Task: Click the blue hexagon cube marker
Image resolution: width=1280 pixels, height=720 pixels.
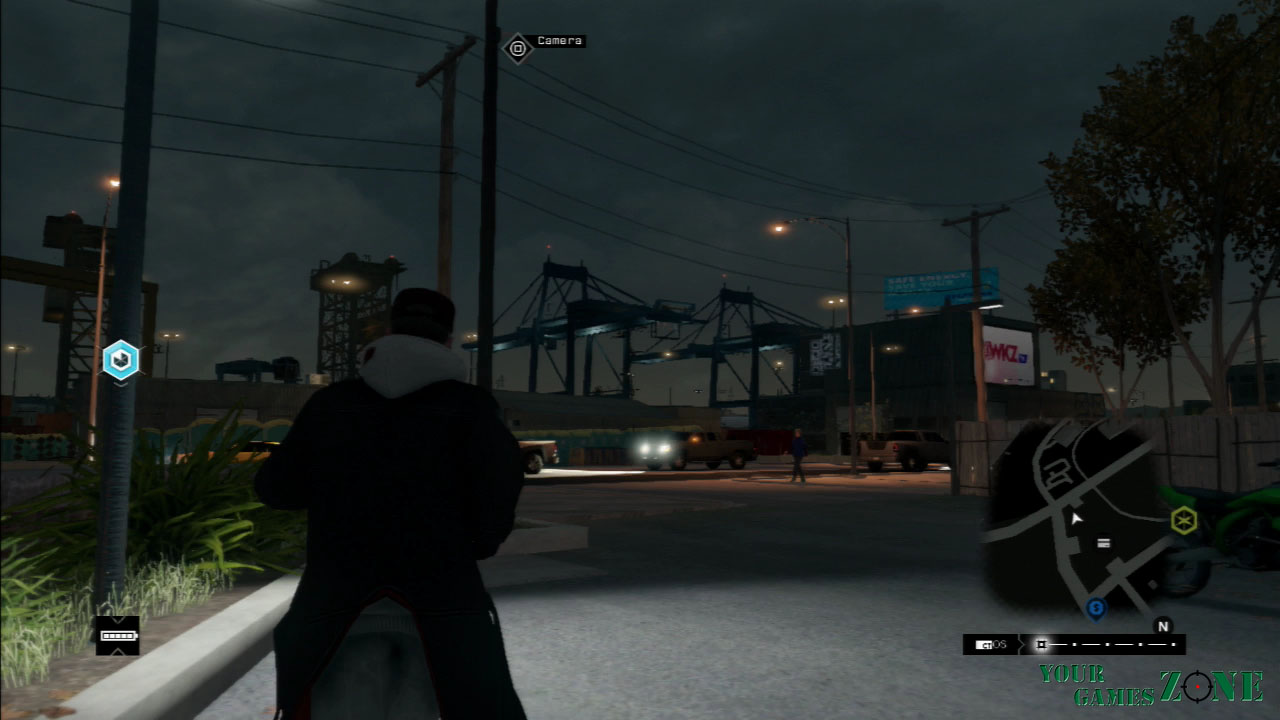Action: tap(121, 360)
